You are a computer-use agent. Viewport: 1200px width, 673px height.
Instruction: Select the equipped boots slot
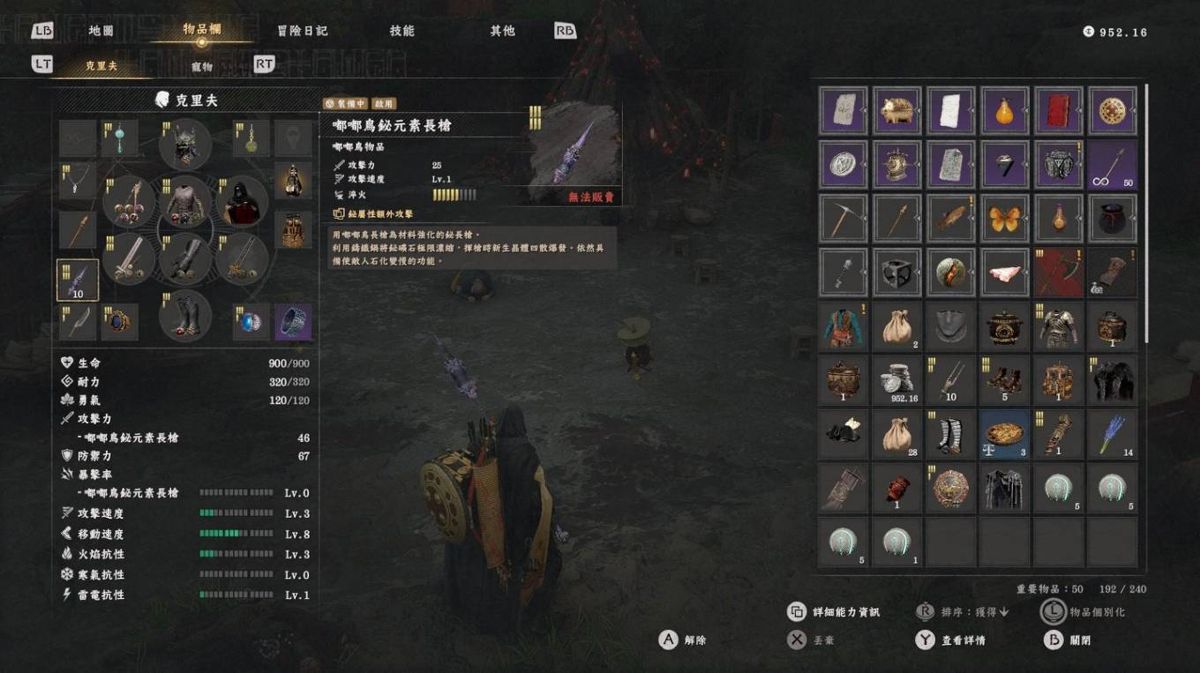185,314
